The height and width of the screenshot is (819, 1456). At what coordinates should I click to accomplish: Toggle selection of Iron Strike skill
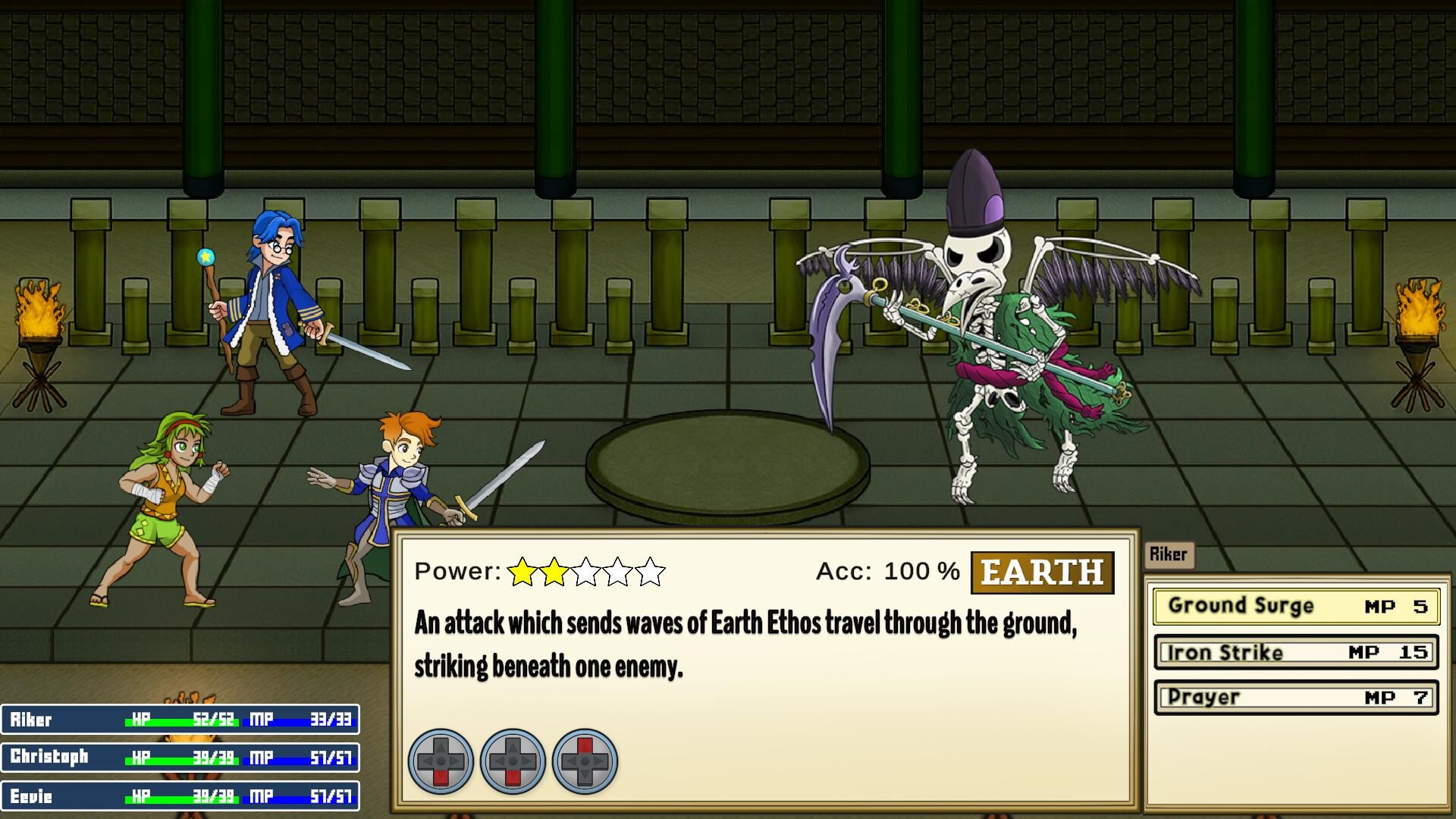pos(1295,652)
